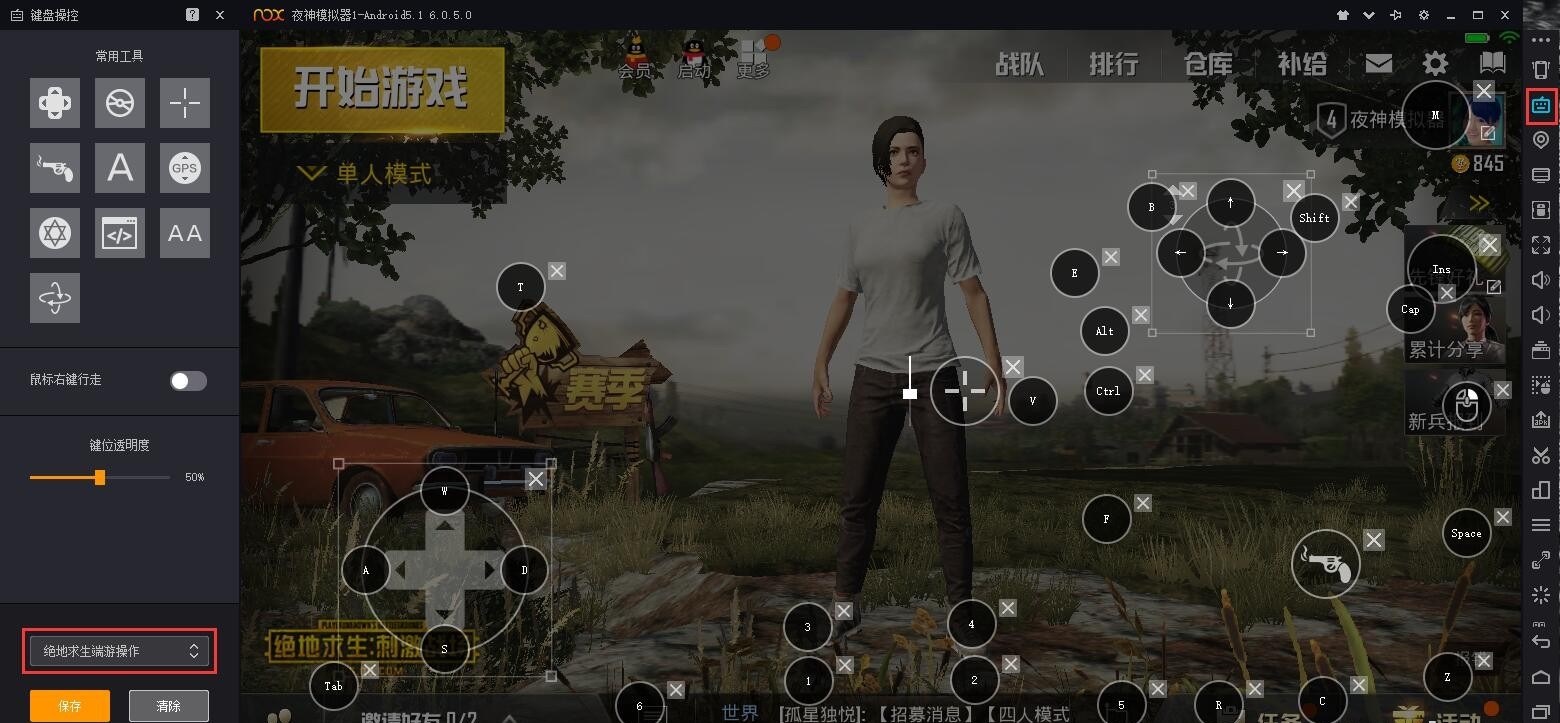Viewport: 1560px width, 723px height.
Task: Click the 键位透明度 transparency slider handle
Action: [100, 477]
